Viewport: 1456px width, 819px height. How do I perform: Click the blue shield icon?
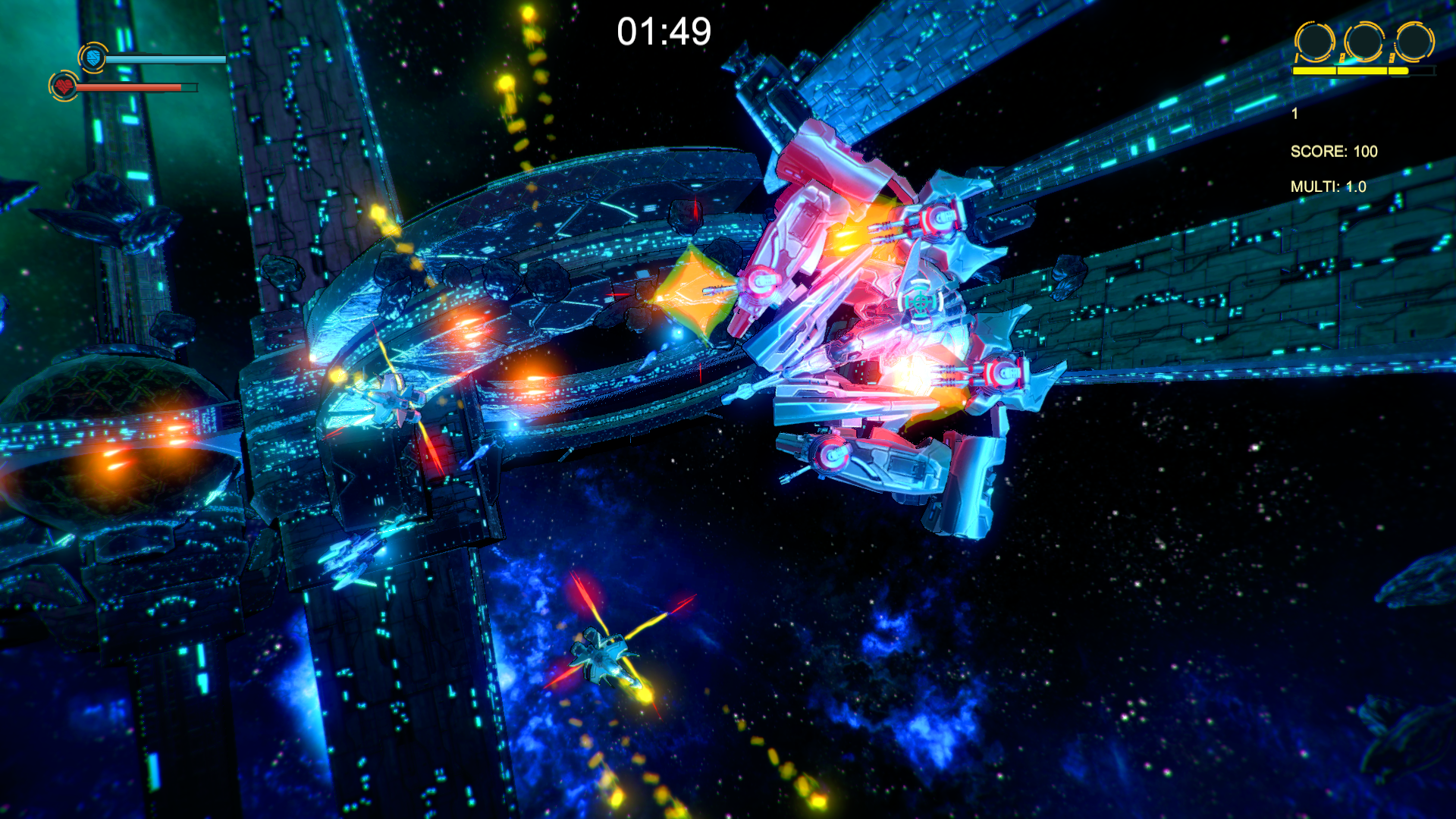(93, 58)
